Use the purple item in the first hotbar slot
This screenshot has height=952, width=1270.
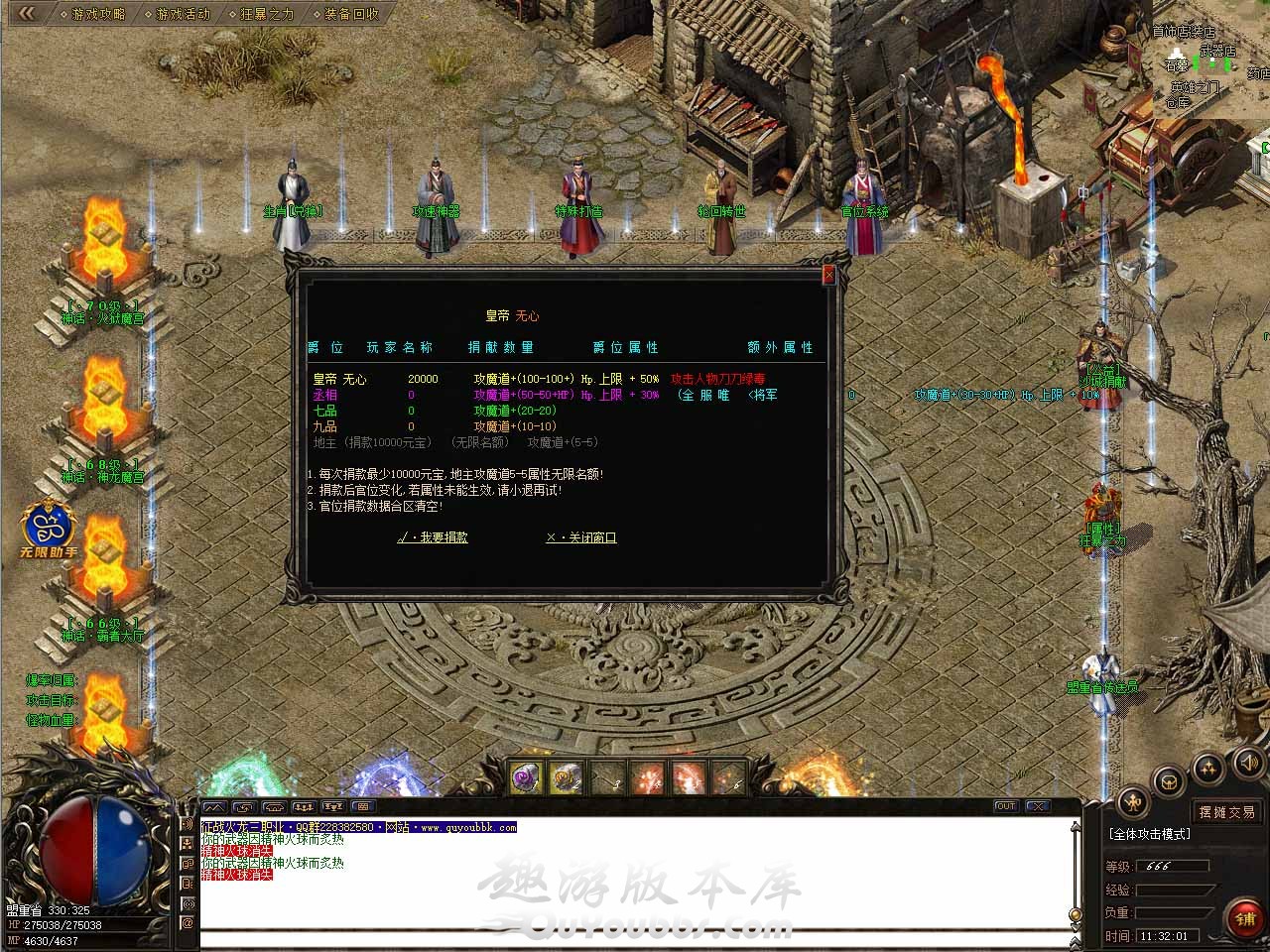point(525,778)
